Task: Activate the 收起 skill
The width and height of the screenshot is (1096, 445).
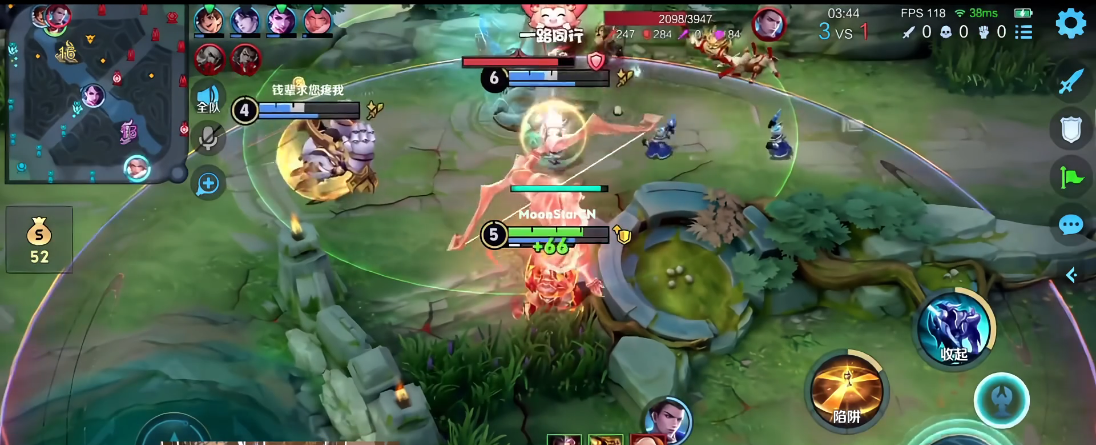Action: tap(956, 328)
